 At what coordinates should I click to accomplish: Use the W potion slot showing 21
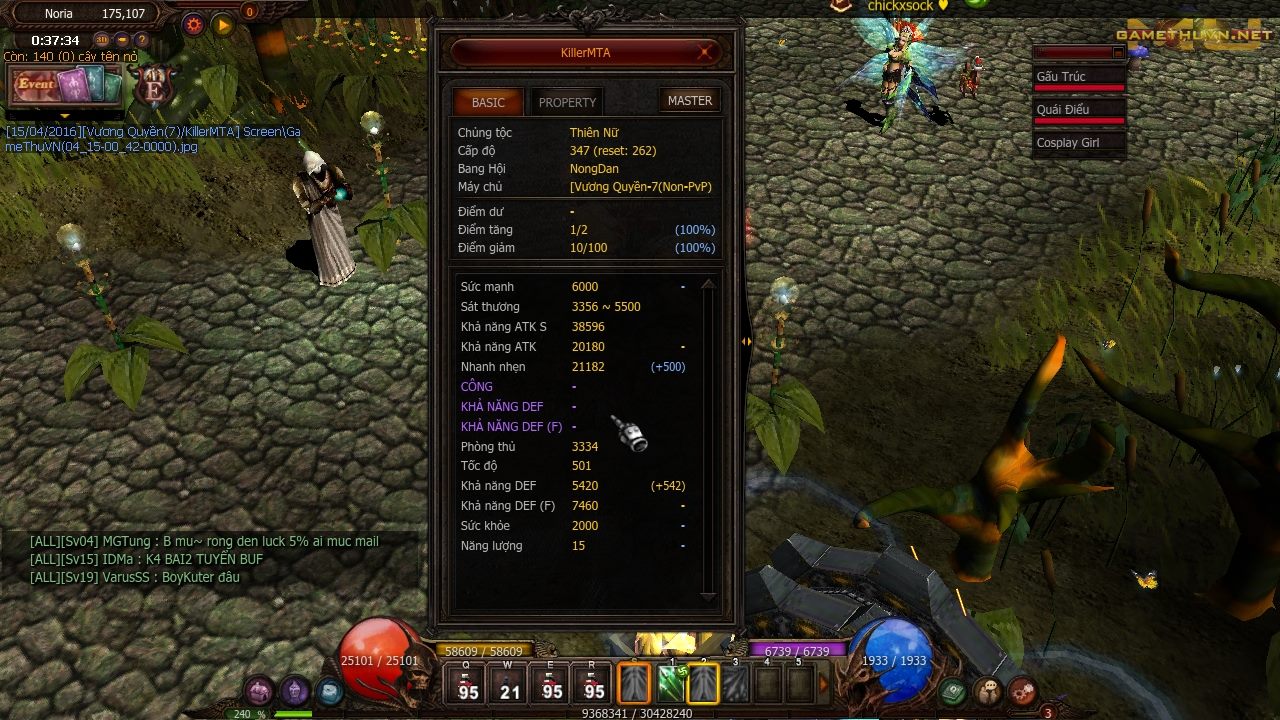[x=510, y=683]
